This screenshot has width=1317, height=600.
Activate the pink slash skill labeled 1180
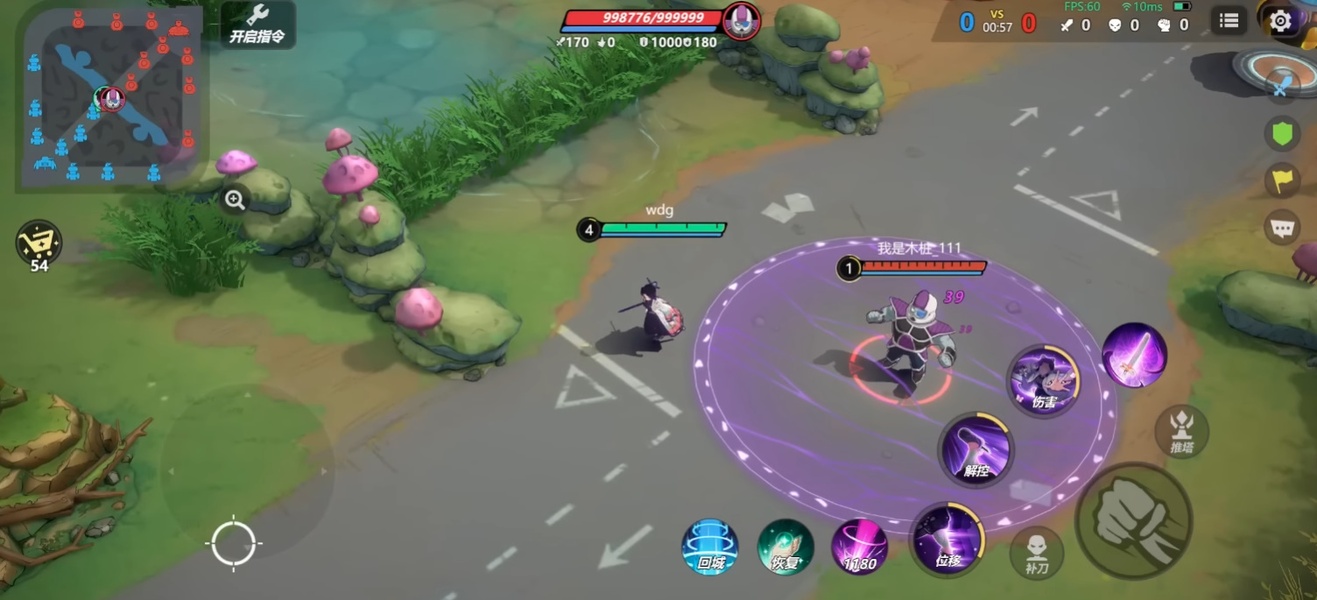pos(859,547)
